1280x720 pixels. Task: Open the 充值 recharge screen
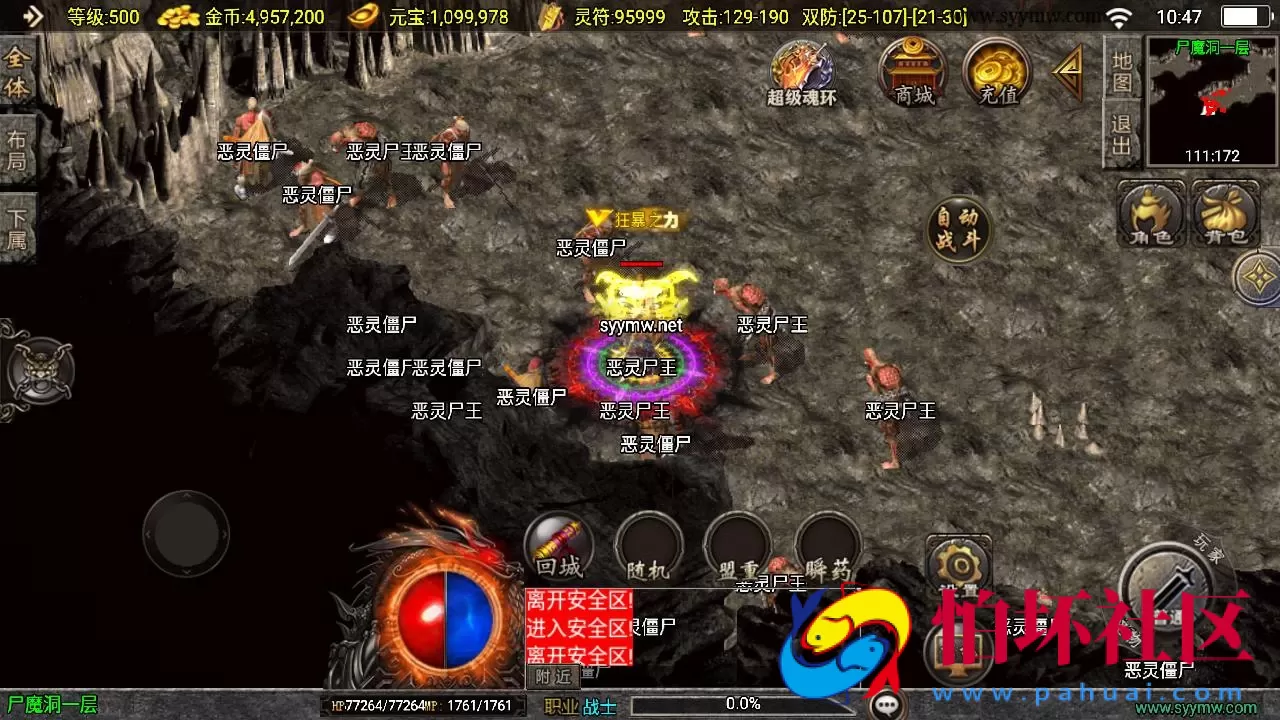(995, 70)
